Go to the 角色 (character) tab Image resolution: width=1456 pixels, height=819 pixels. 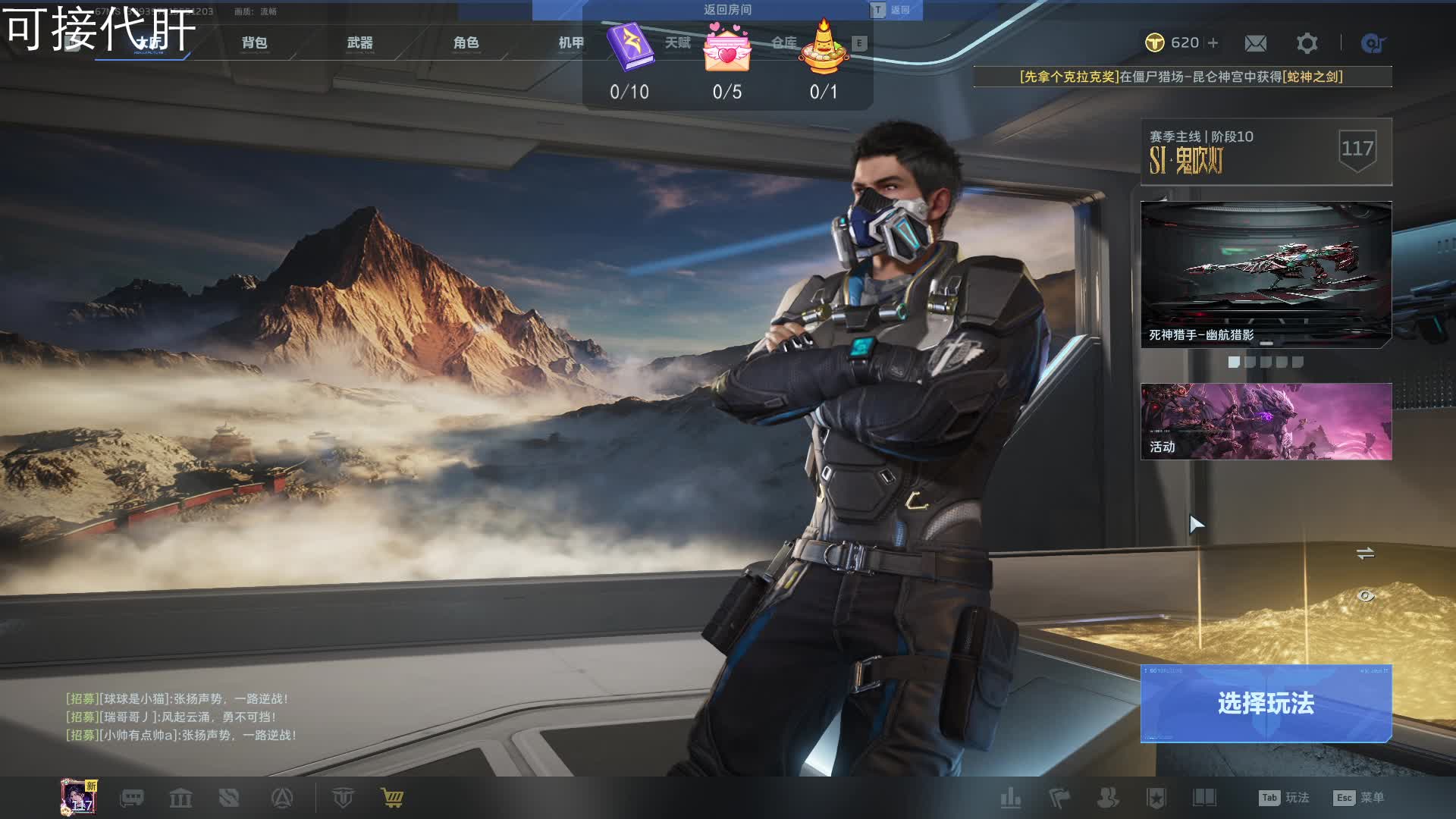[x=466, y=43]
